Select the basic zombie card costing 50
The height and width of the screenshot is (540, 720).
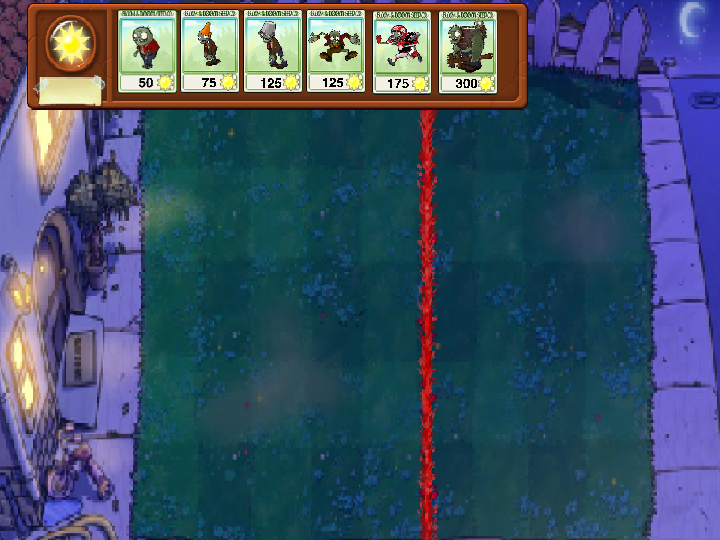[x=147, y=52]
